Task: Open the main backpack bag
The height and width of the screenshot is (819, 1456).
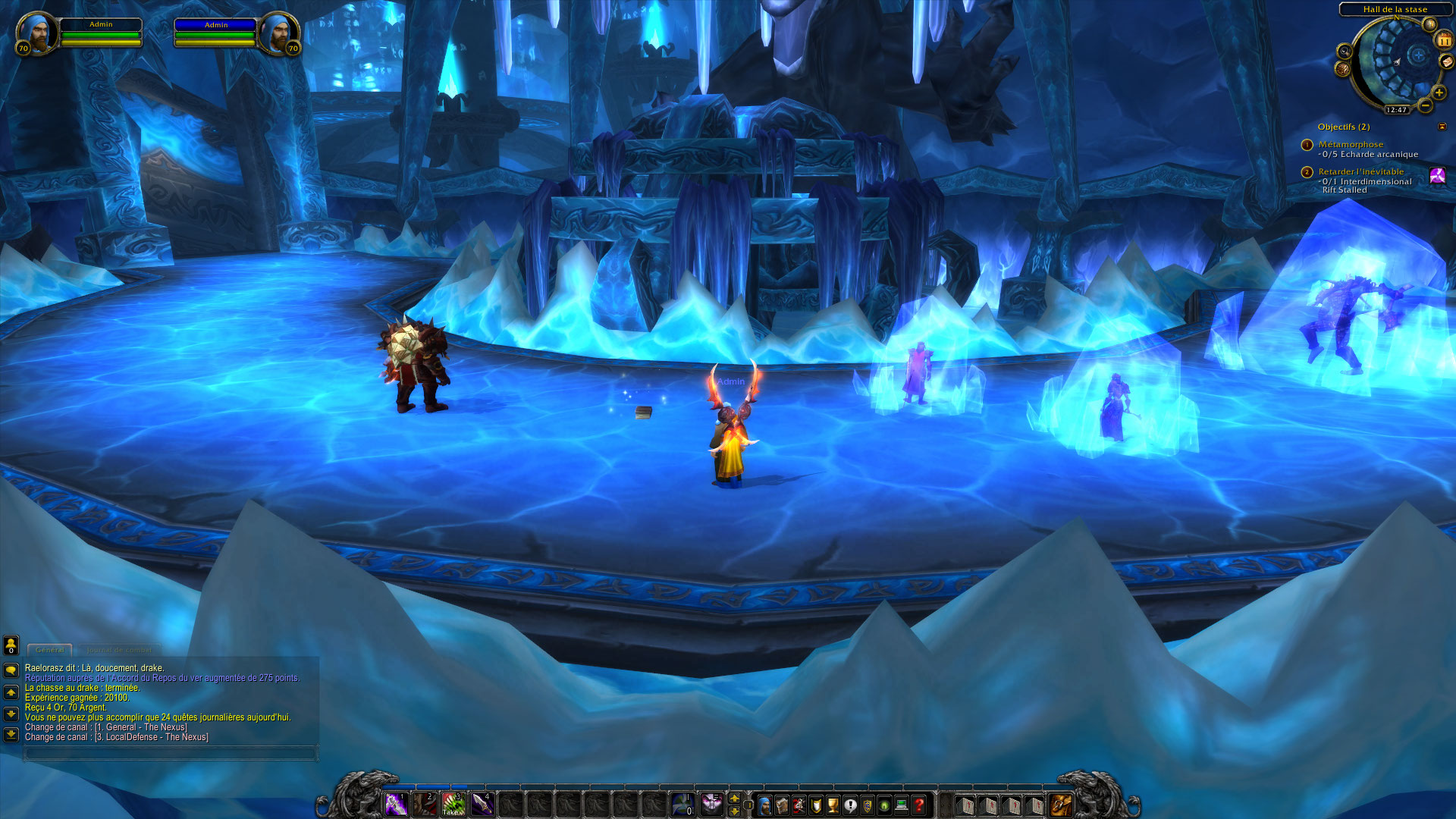Action: [1060, 805]
